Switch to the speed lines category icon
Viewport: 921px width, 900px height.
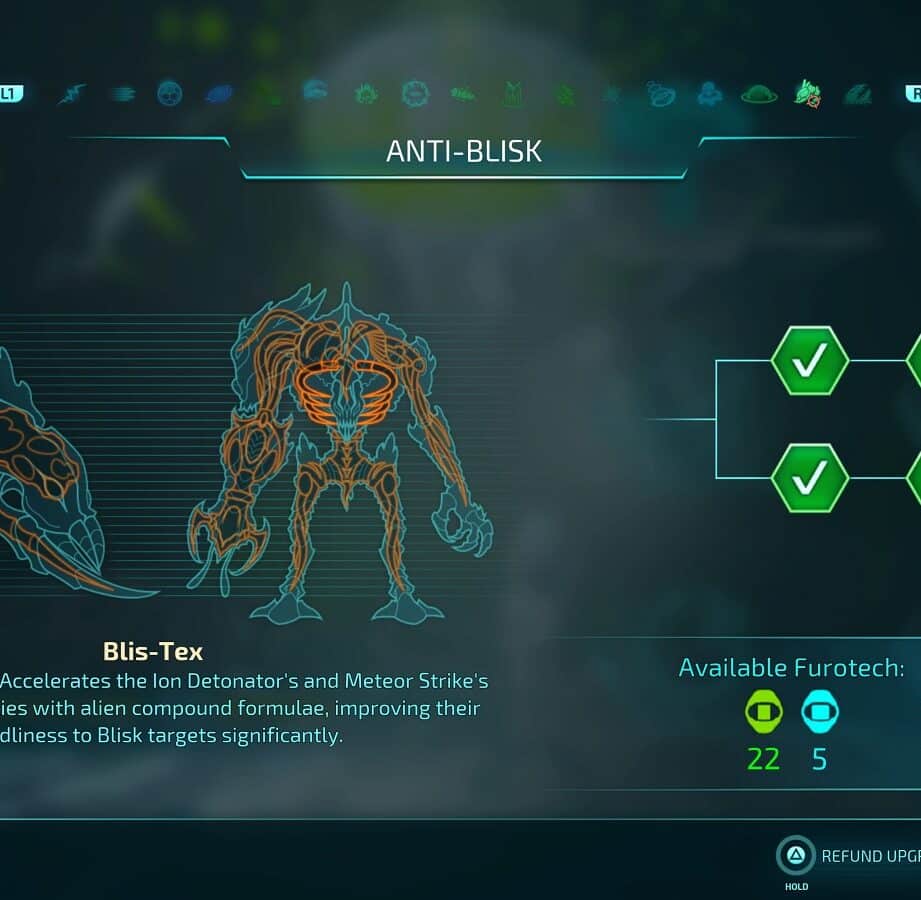[121, 94]
